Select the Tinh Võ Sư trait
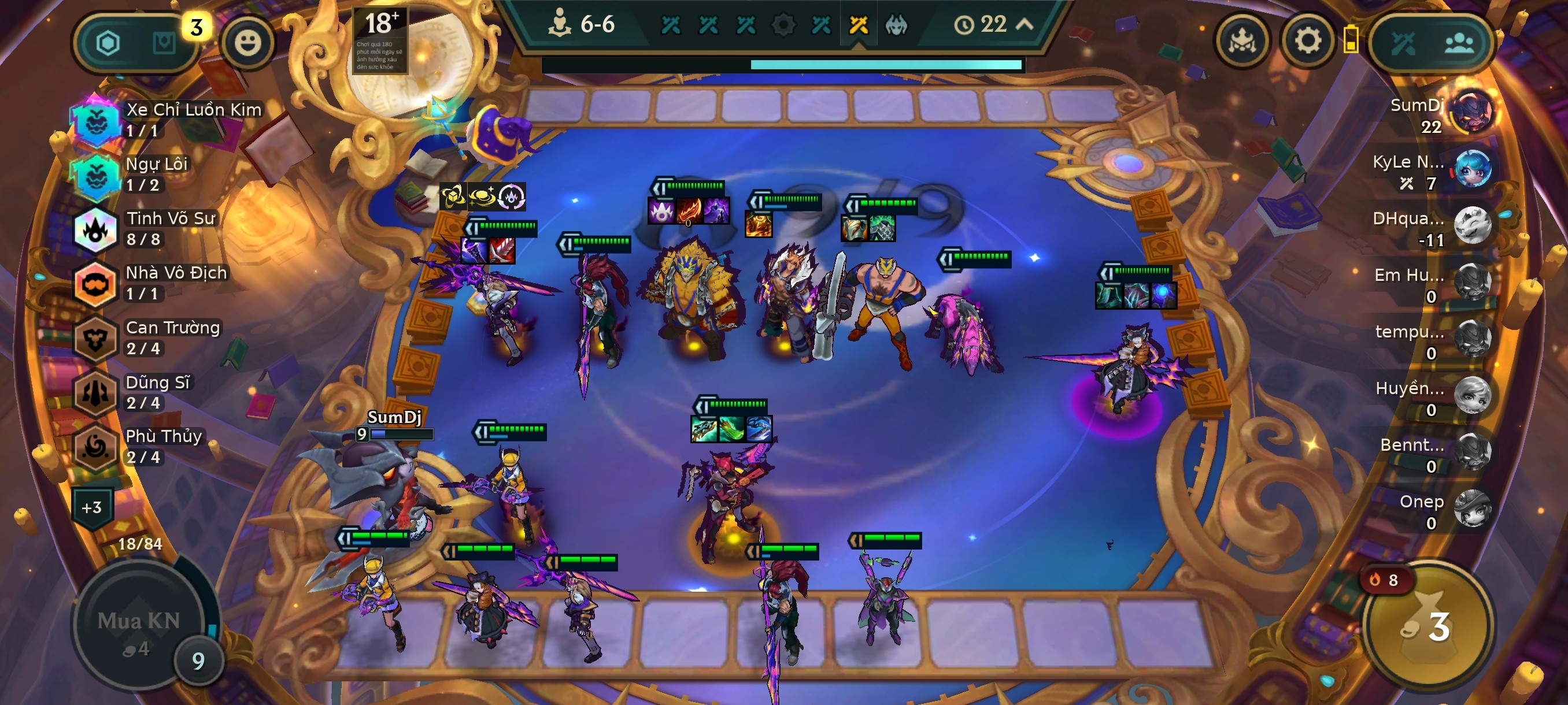This screenshot has height=705, width=1568. click(95, 229)
